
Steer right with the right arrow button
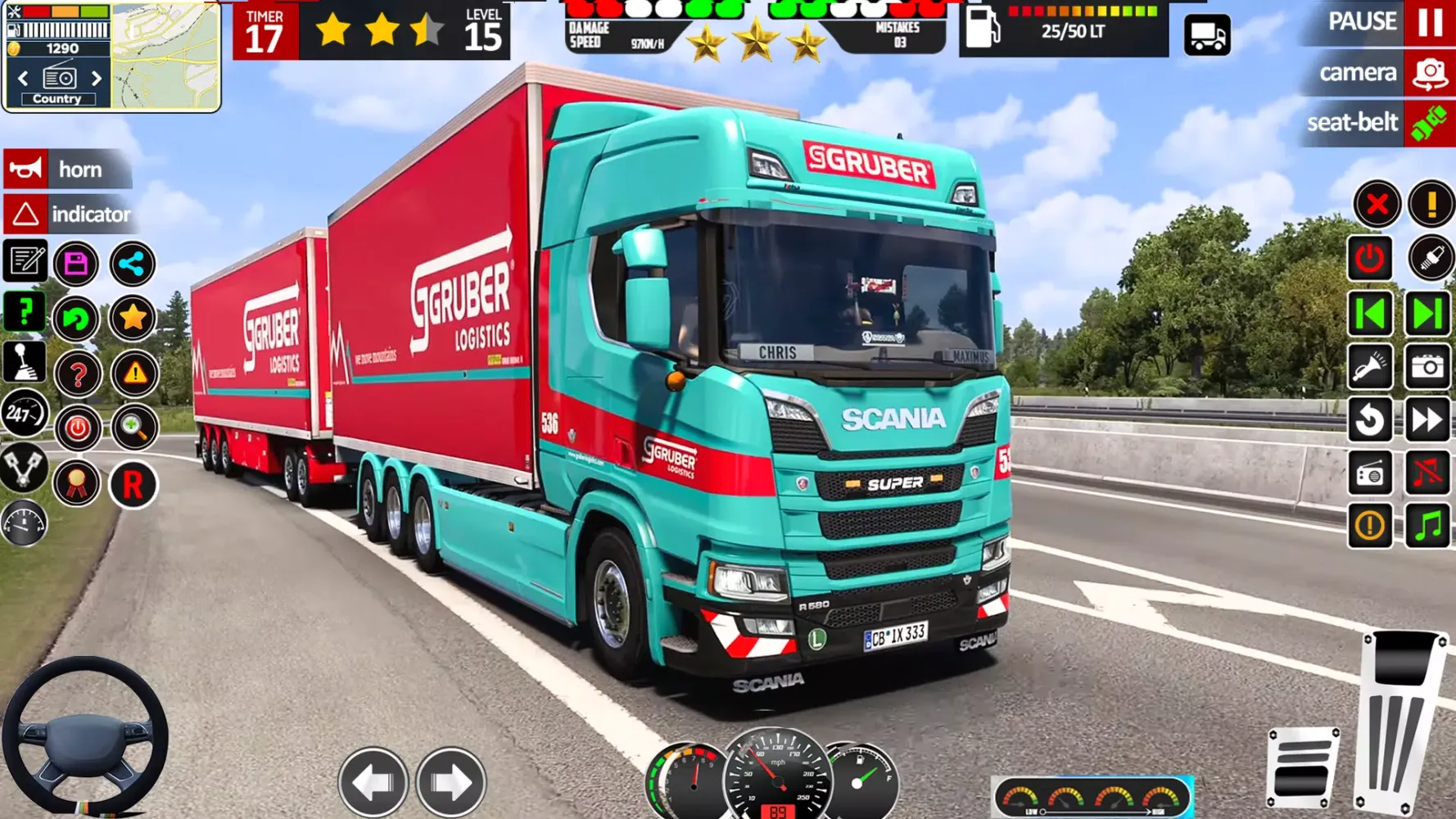450,781
